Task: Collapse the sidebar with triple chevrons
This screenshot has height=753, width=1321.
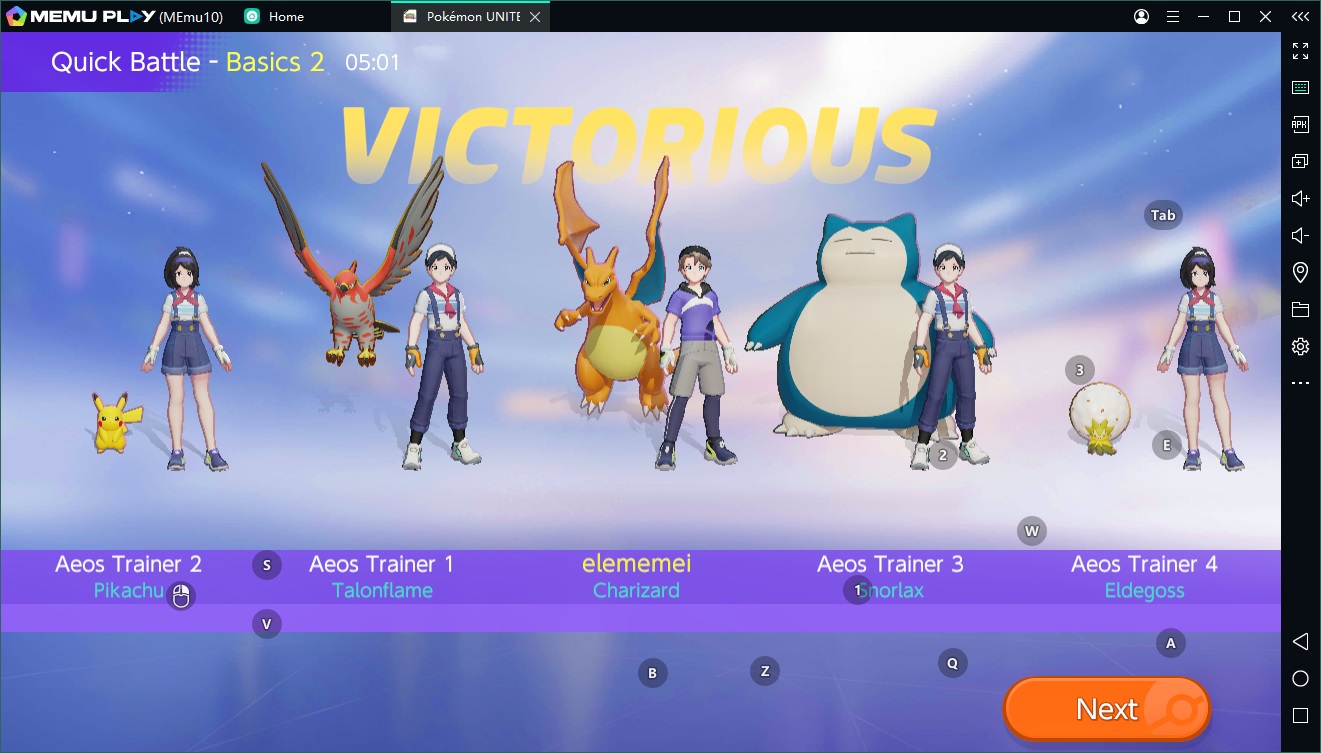Action: (1300, 16)
